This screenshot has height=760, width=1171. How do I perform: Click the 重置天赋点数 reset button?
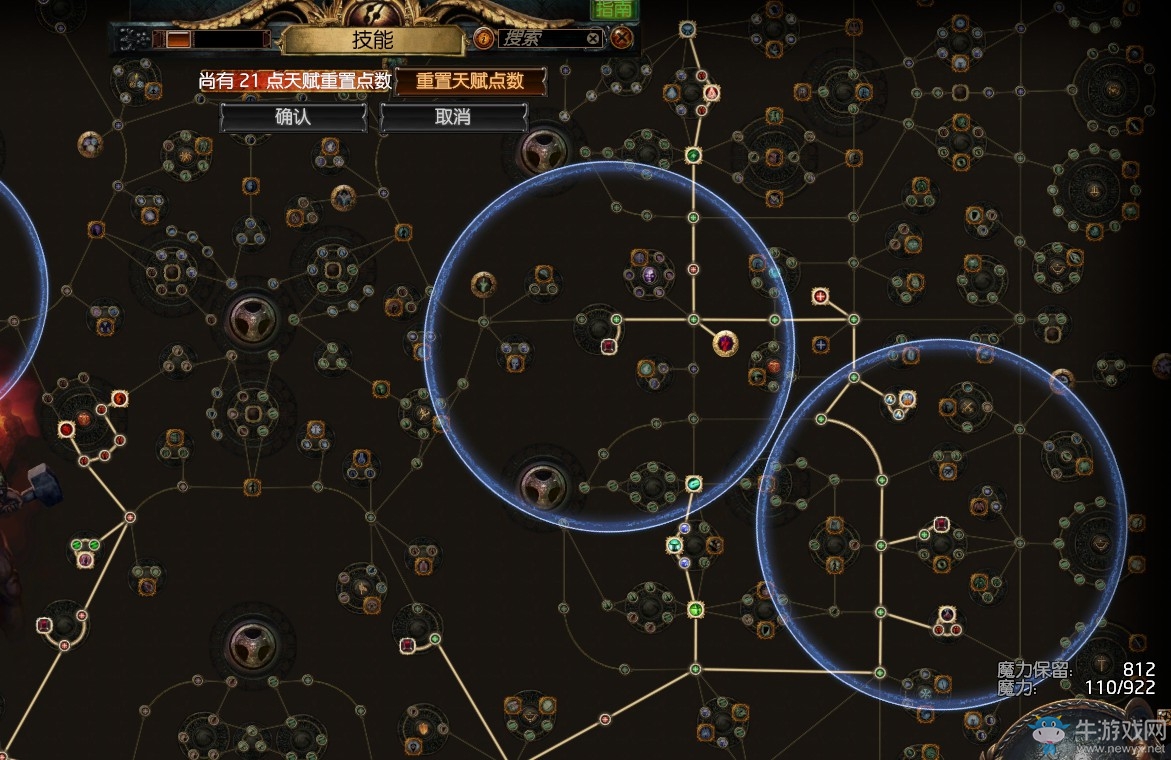click(x=471, y=82)
